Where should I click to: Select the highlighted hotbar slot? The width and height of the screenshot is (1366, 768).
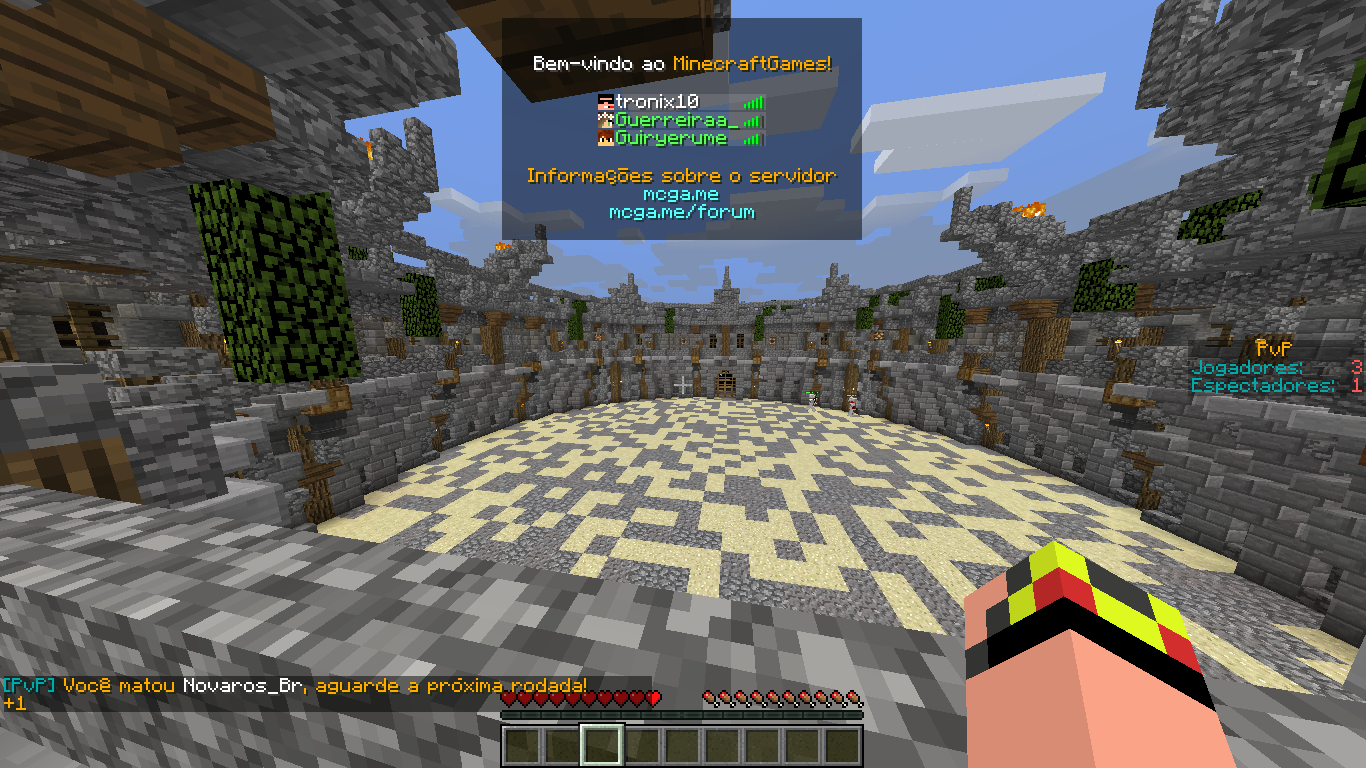click(602, 745)
